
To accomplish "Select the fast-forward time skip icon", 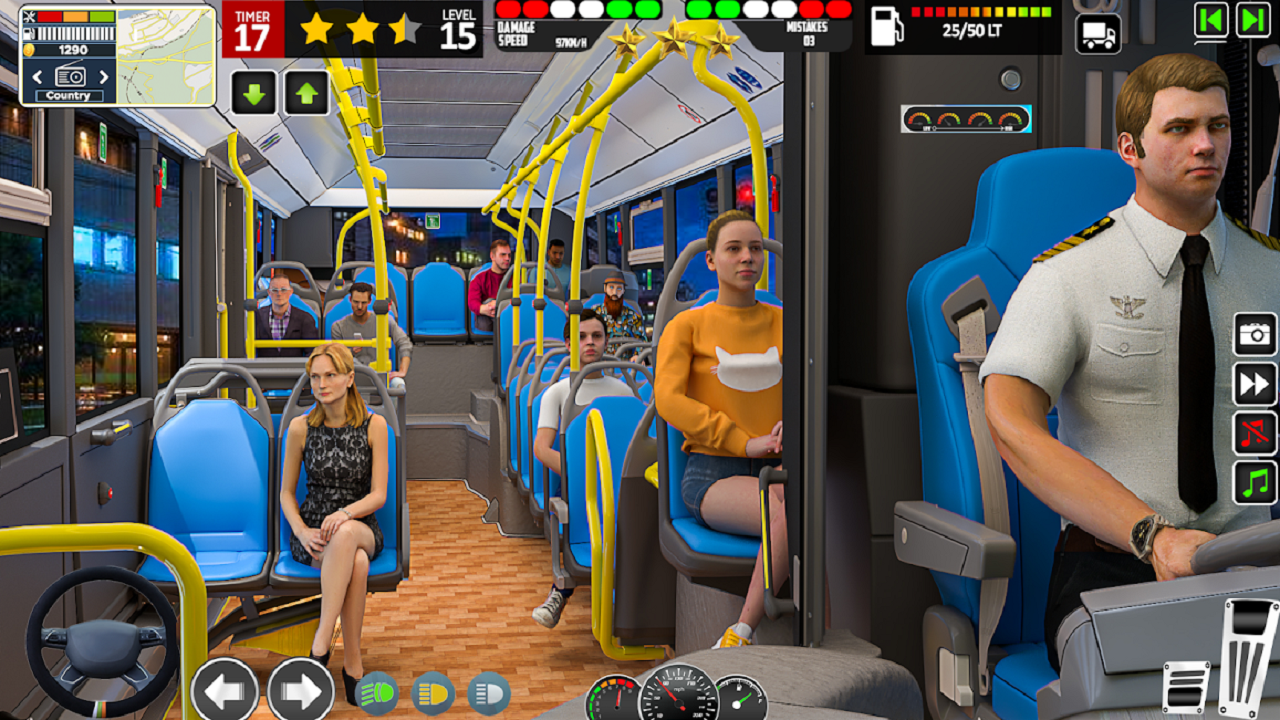I will pyautogui.click(x=1253, y=384).
